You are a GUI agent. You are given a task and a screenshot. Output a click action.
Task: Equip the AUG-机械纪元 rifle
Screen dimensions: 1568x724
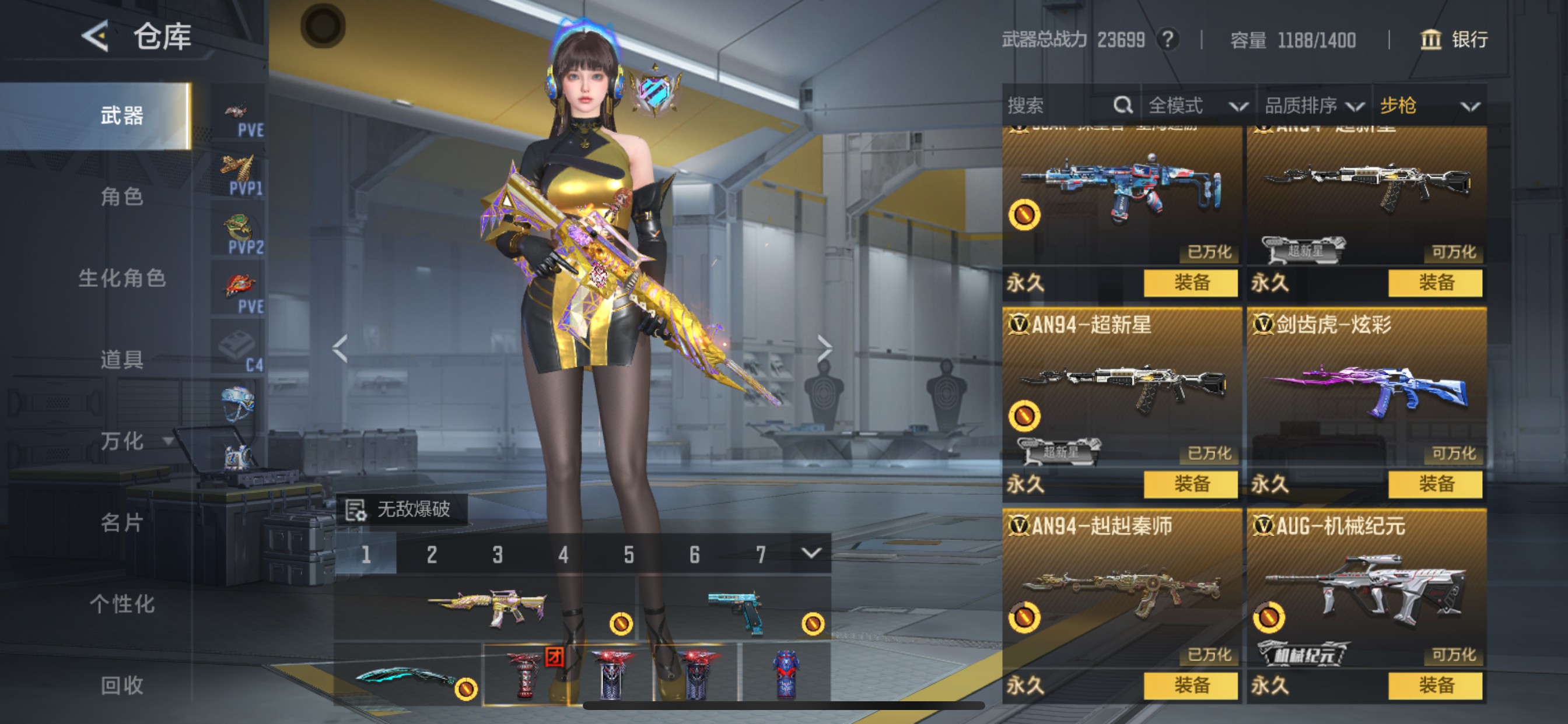pos(1436,686)
